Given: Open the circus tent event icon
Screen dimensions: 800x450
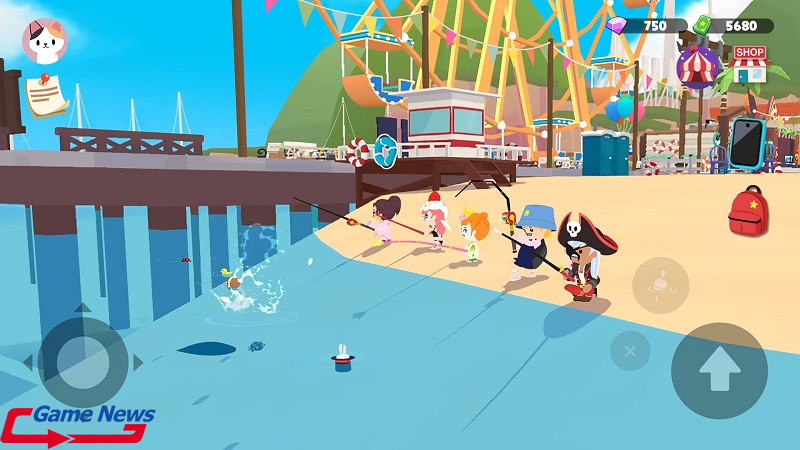Looking at the screenshot, I should pyautogui.click(x=699, y=67).
